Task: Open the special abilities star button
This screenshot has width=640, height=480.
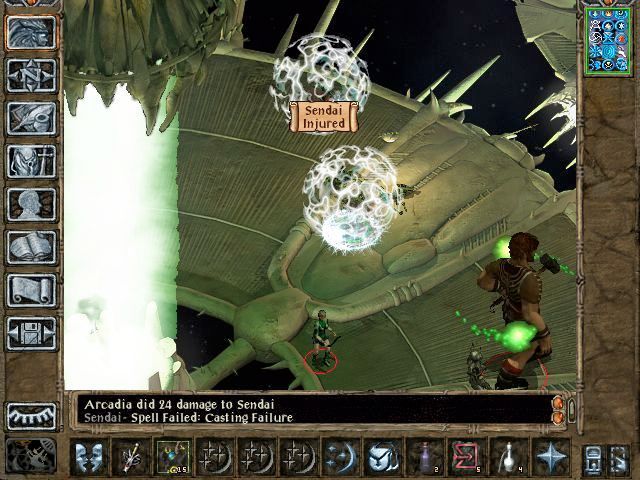Action: point(549,456)
